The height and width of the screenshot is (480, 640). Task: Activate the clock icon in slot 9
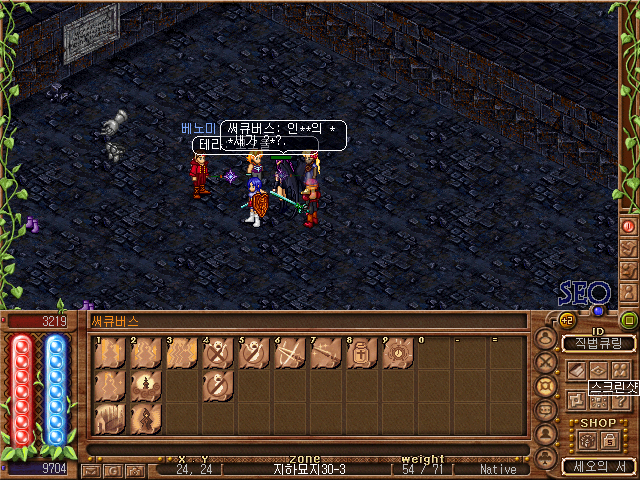[397, 353]
